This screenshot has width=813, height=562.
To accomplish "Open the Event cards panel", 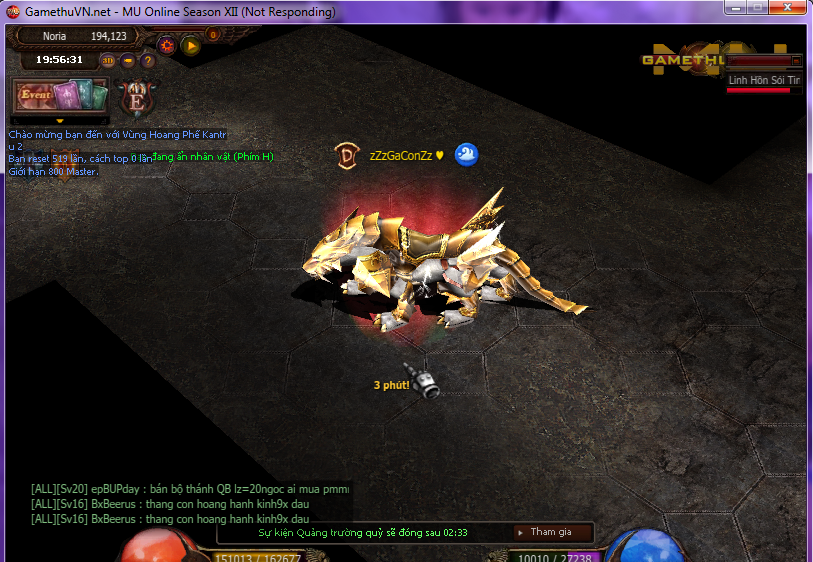I will [x=58, y=96].
